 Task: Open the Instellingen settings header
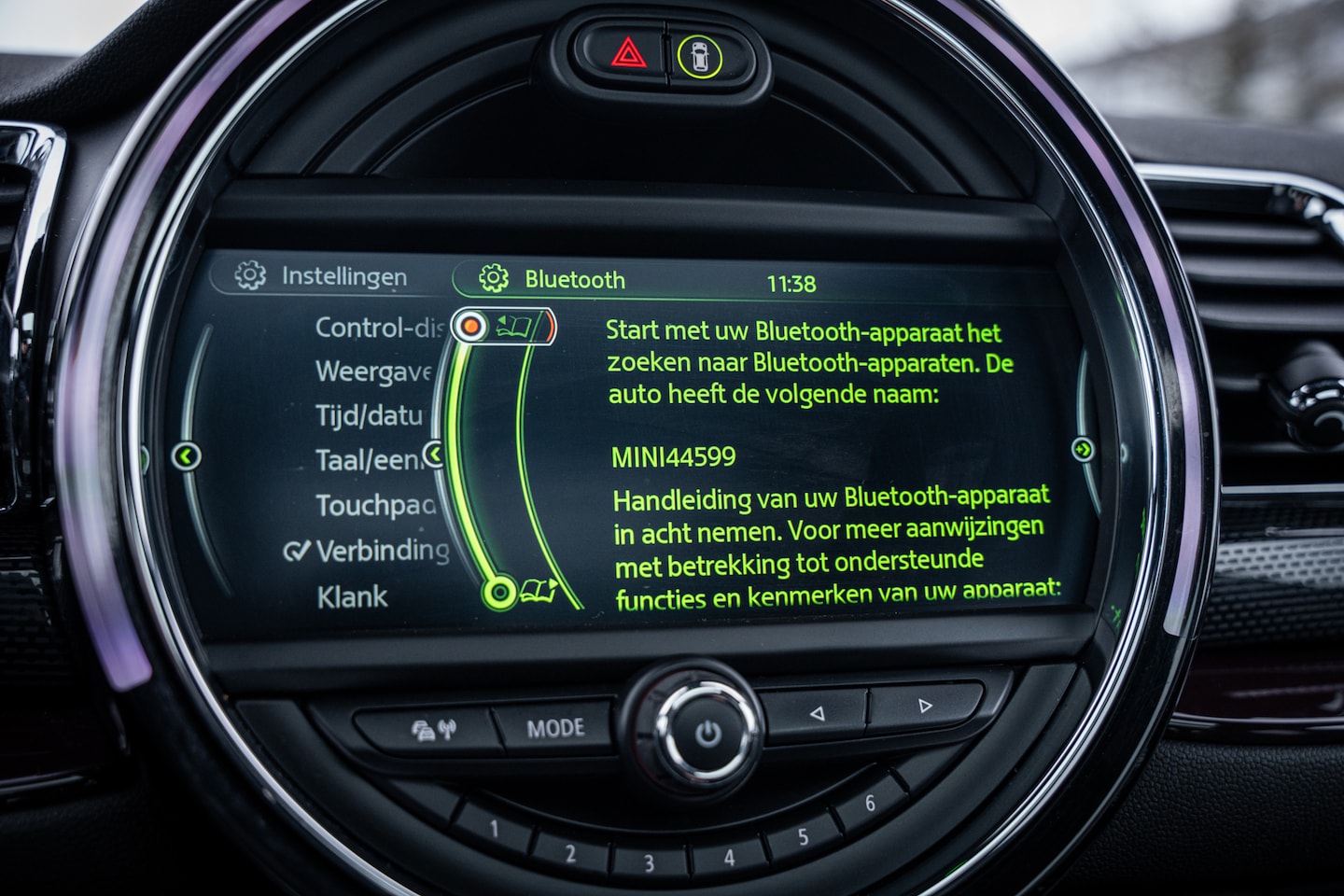pyautogui.click(x=323, y=276)
